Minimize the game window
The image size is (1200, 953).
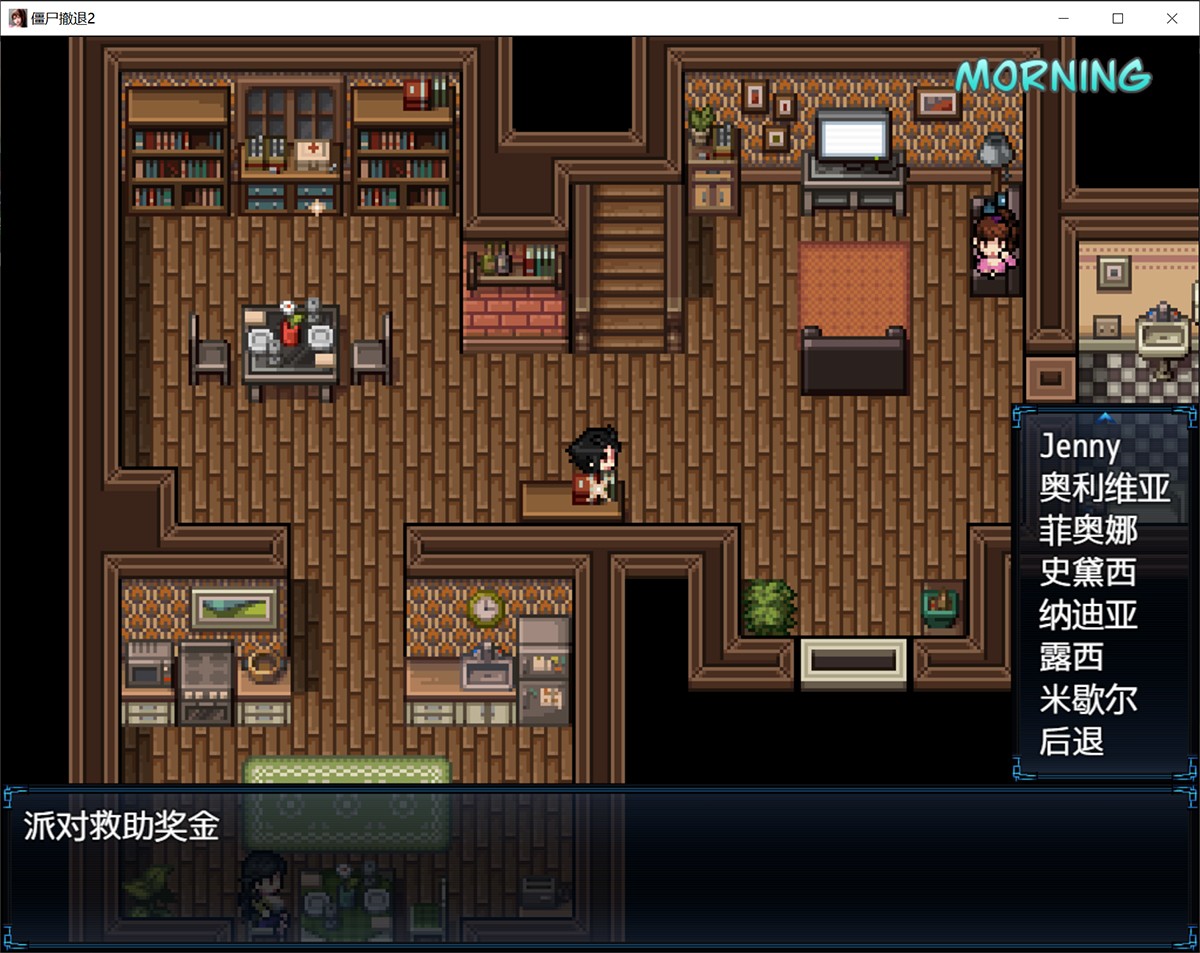click(x=1064, y=18)
